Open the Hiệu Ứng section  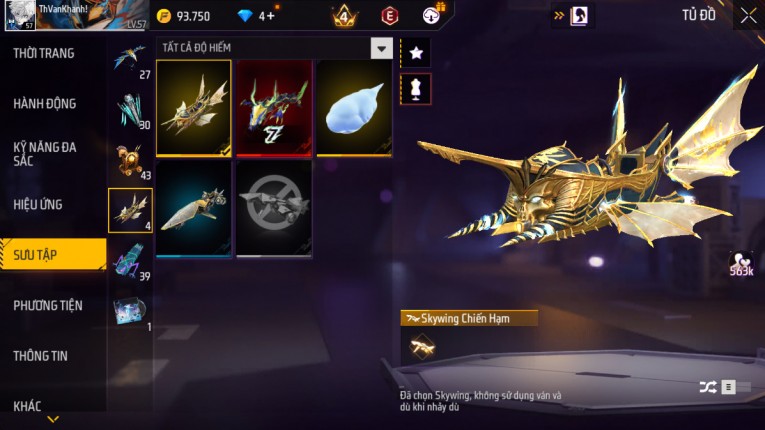coord(38,204)
